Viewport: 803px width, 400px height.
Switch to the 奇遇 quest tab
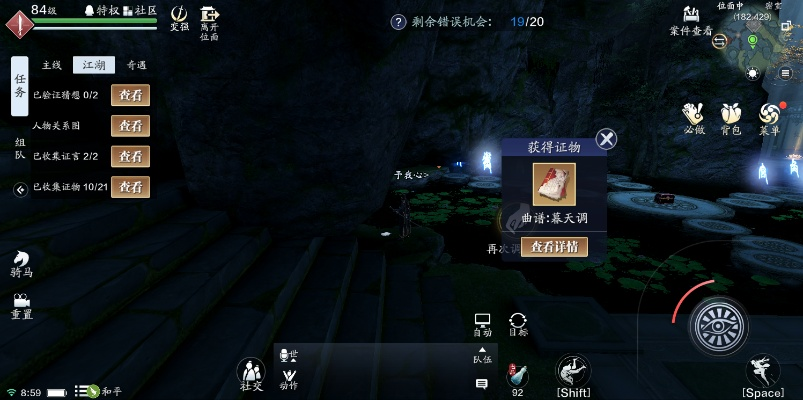coord(135,65)
